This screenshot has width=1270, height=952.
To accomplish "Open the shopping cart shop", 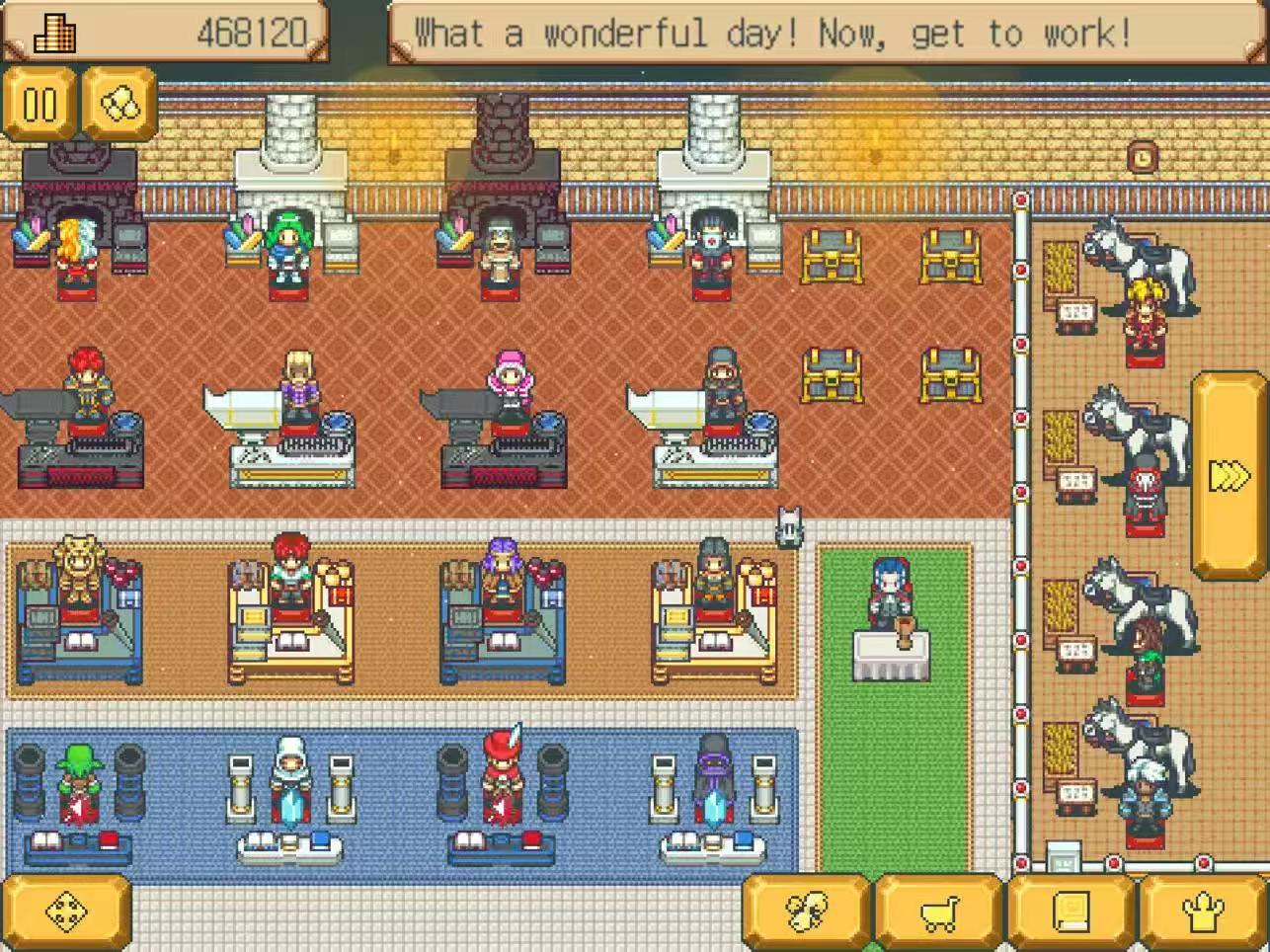I will click(x=938, y=913).
